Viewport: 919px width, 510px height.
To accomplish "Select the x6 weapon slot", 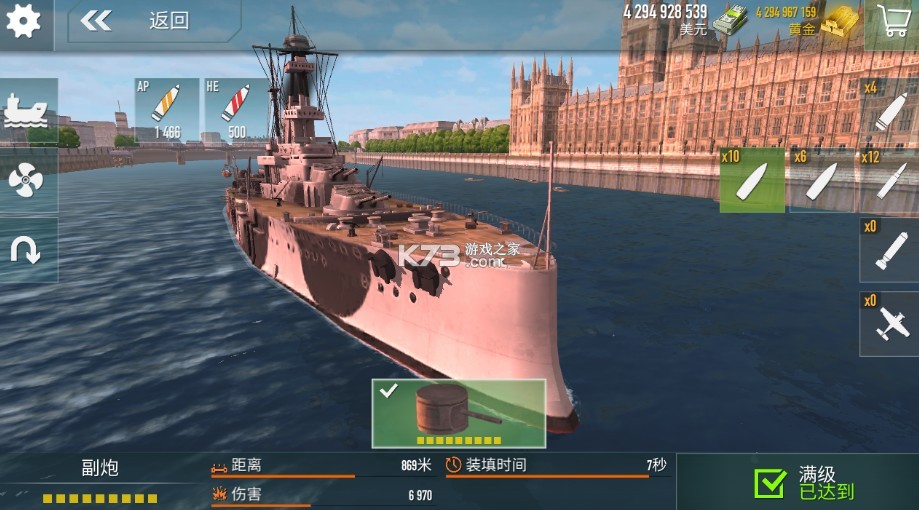I will pos(822,181).
